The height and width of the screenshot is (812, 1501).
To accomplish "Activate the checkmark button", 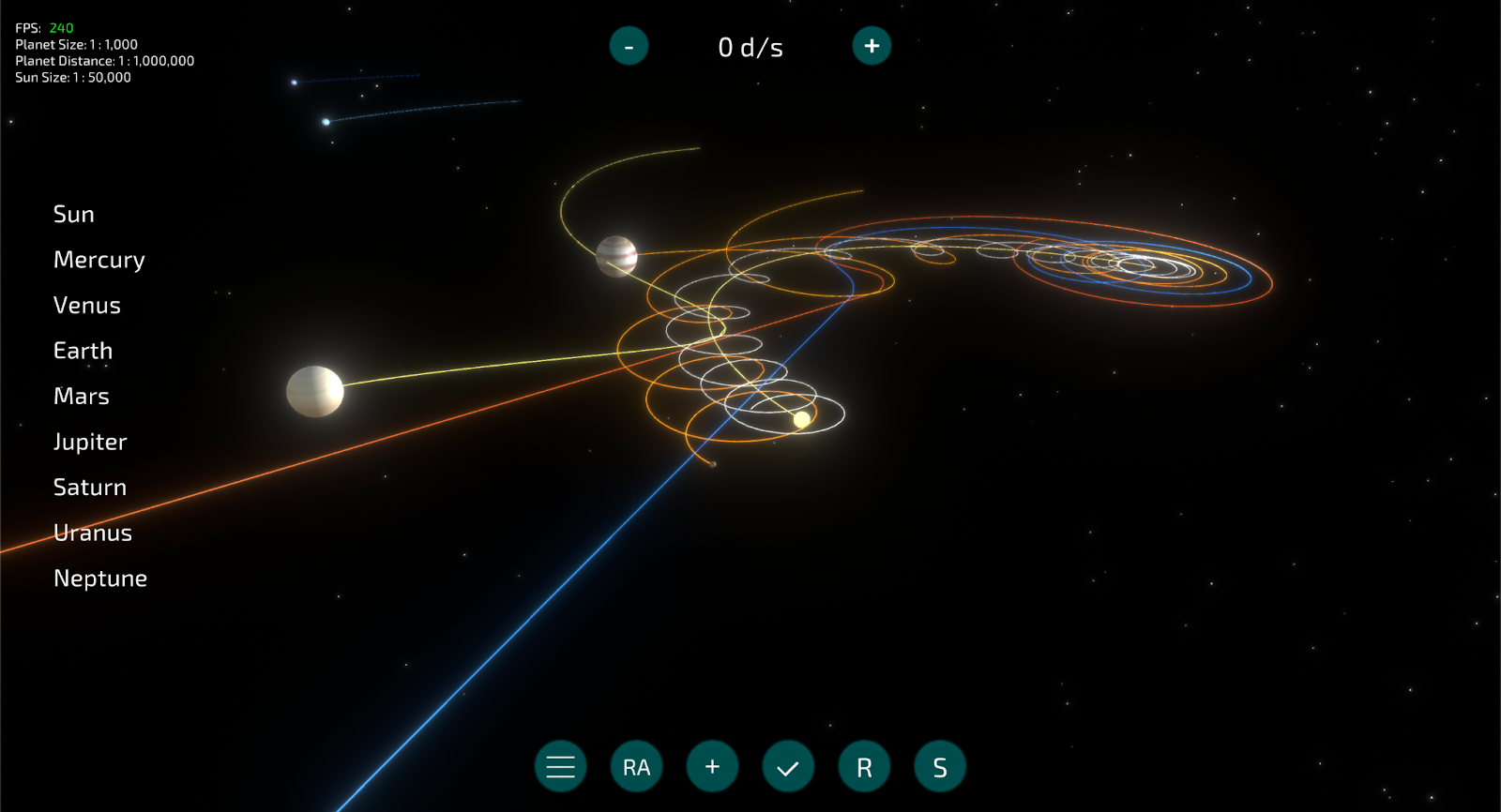I will point(788,767).
